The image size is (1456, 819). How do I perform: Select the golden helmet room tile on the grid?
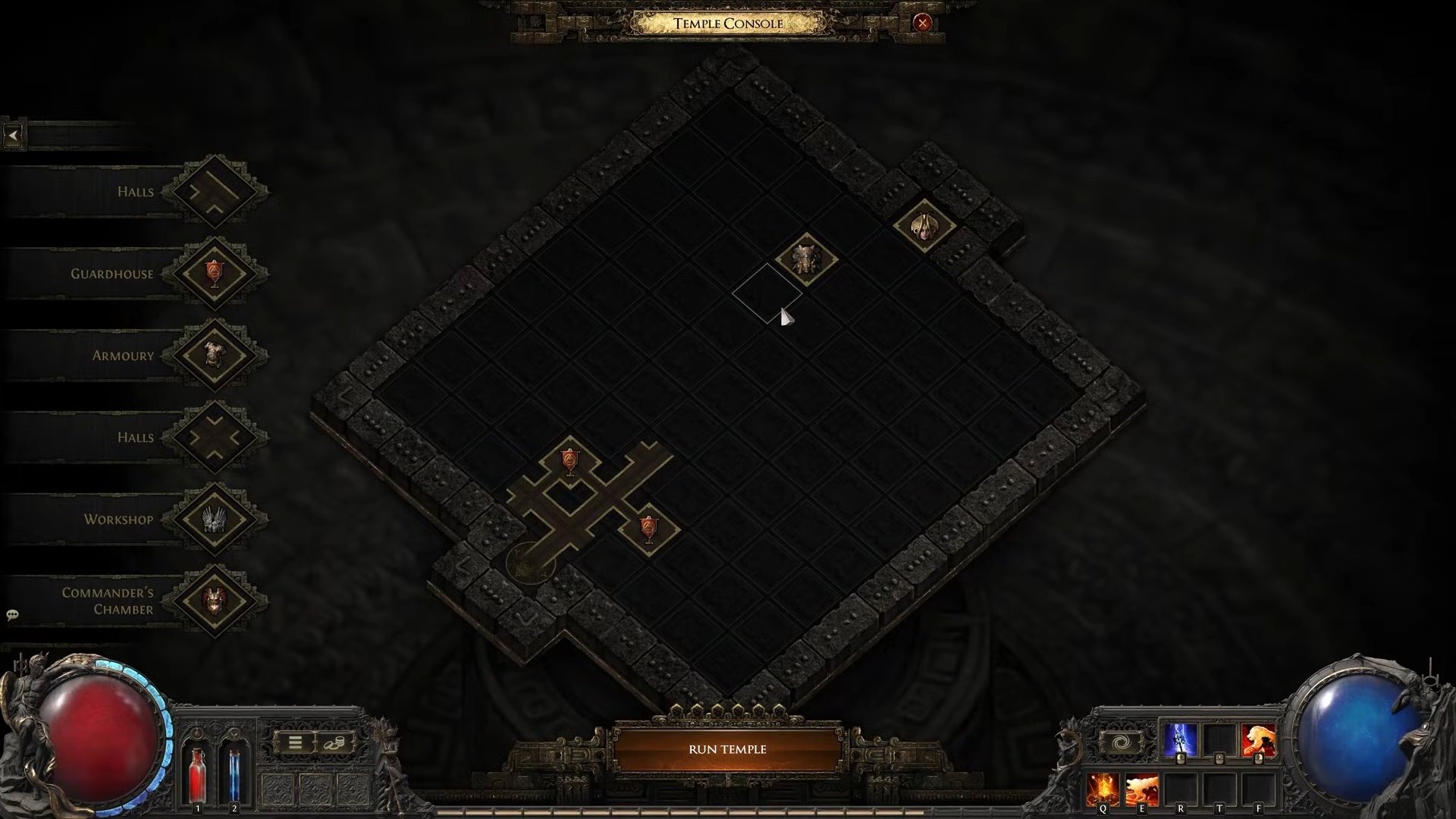tap(924, 225)
